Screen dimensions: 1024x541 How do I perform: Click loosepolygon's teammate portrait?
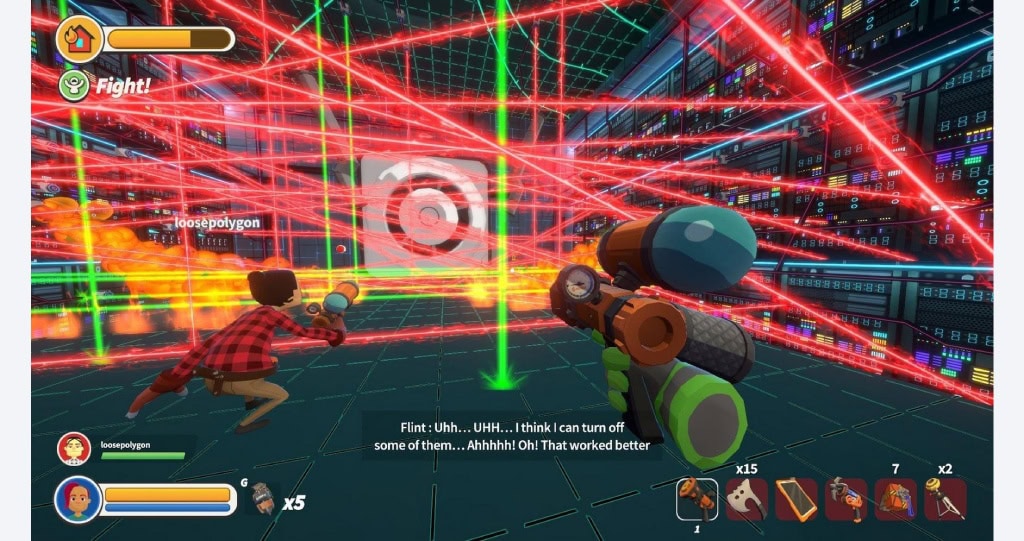(74, 449)
